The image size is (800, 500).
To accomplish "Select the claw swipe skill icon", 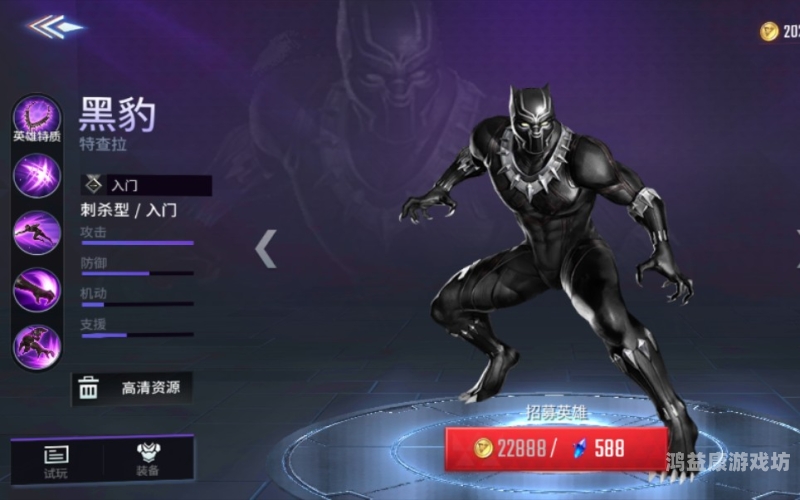I will [37, 290].
